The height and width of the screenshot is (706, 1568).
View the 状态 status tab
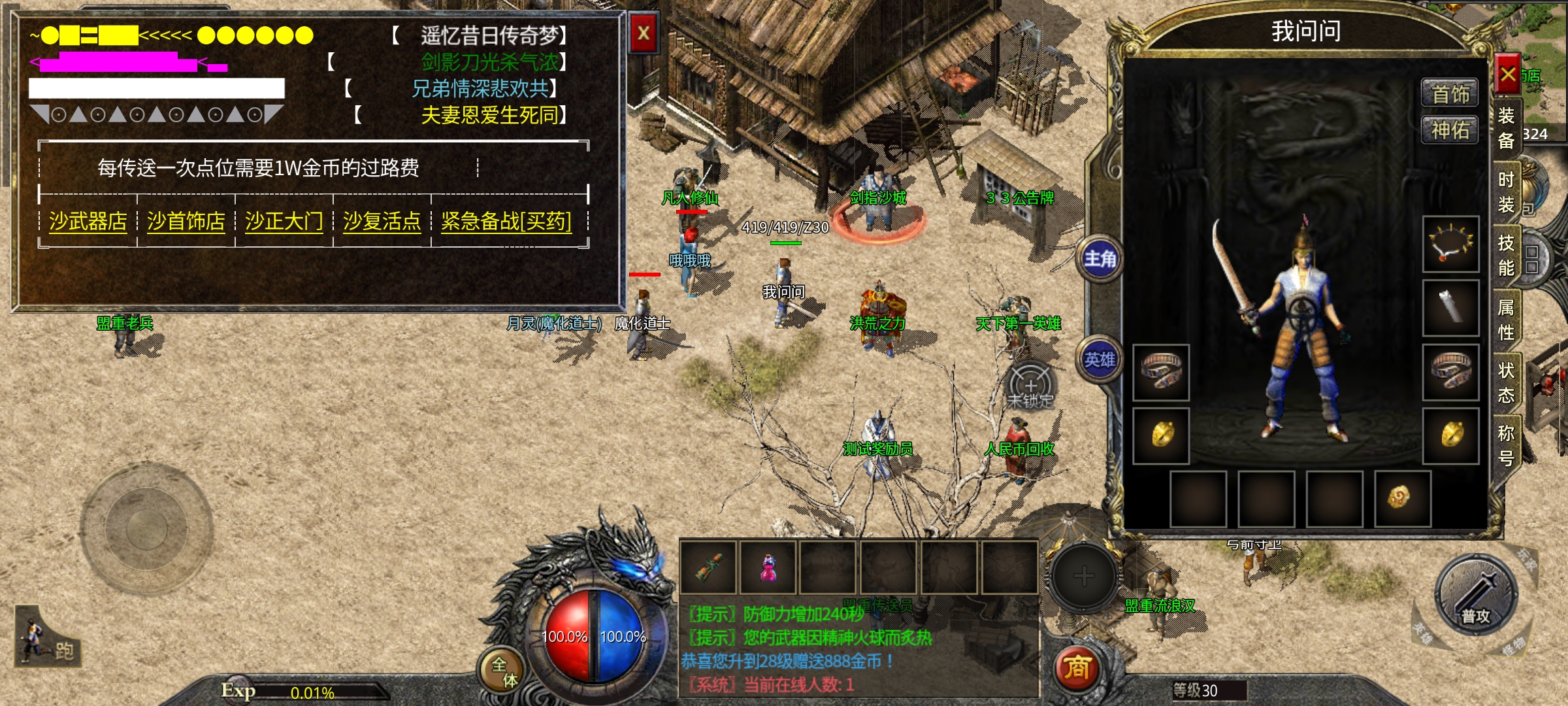1507,382
